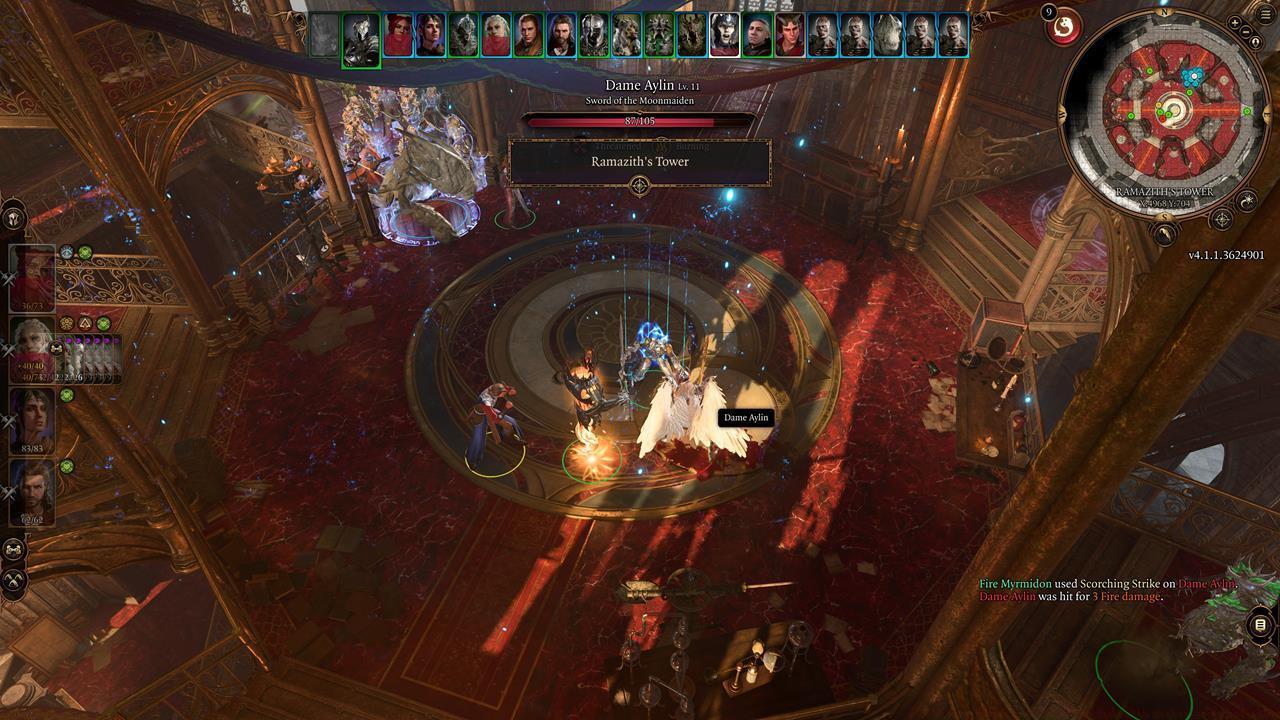Click the Ramazith's Tower location banner
This screenshot has width=1280, height=720.
click(640, 162)
